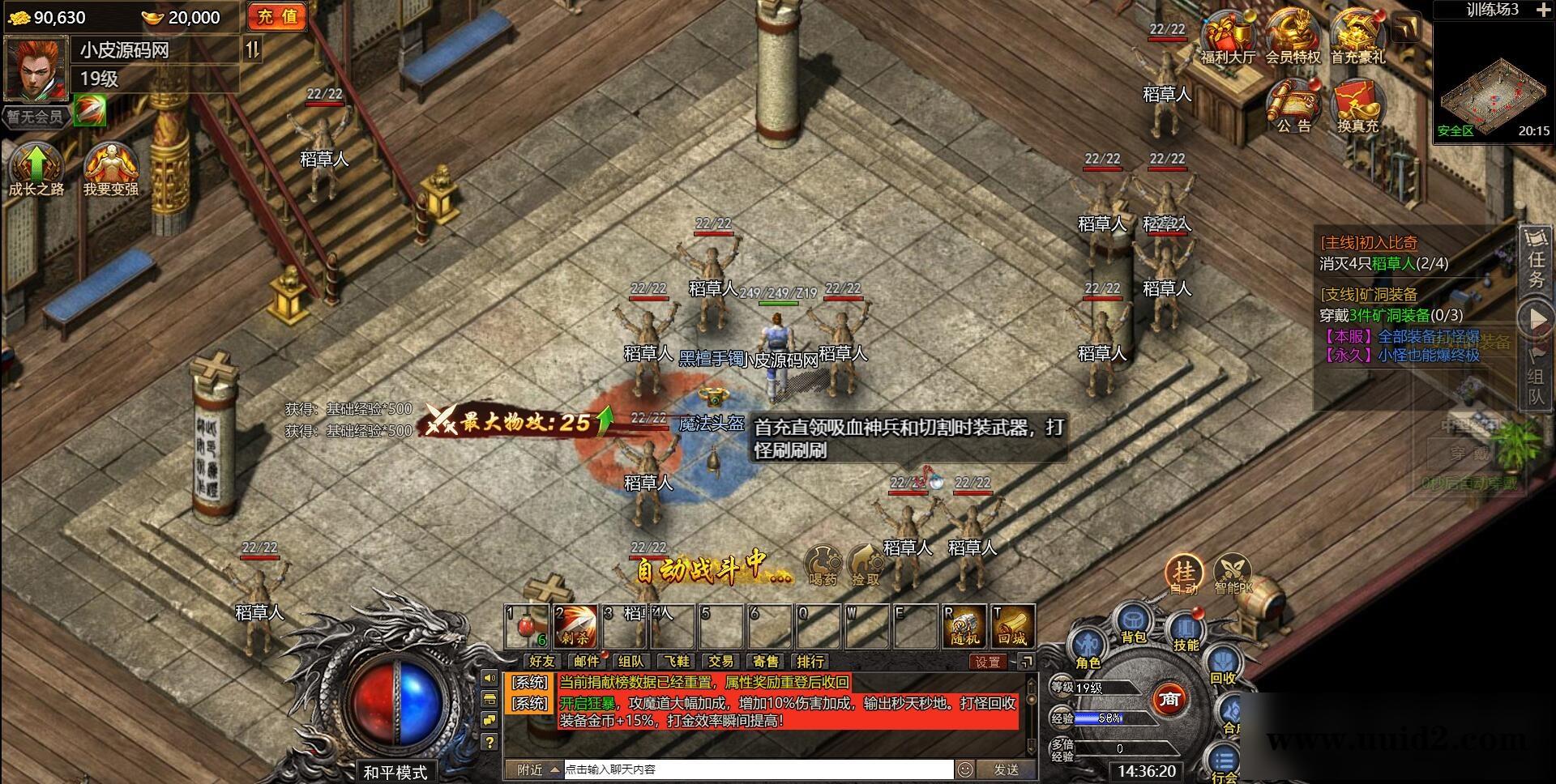Switch to the 排行 ranking tab

click(810, 662)
